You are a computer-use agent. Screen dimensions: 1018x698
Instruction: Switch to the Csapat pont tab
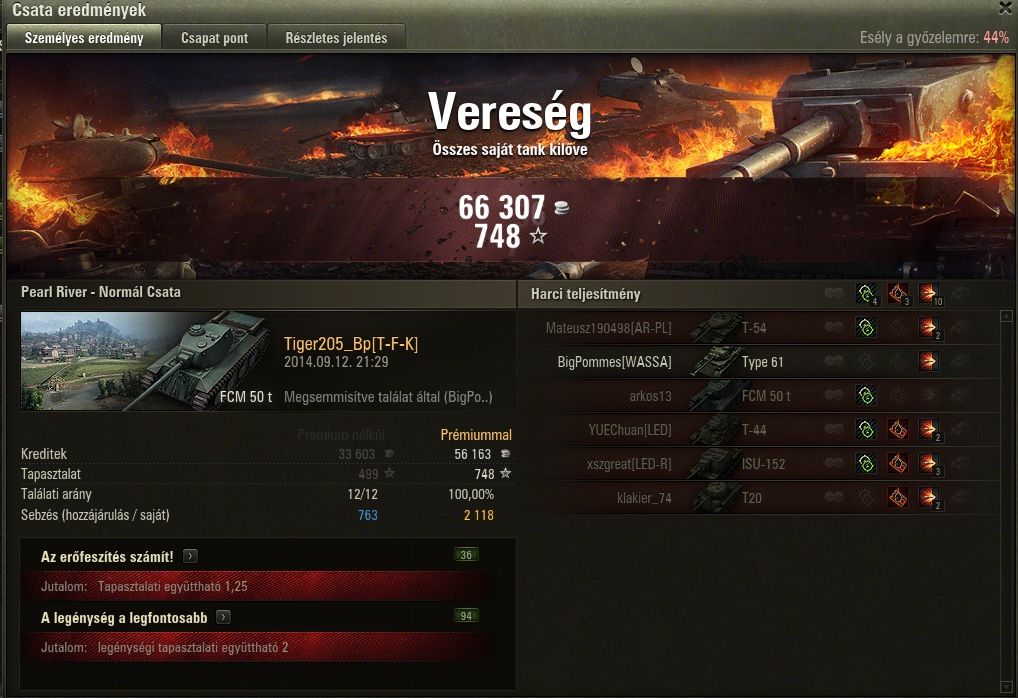(x=215, y=38)
